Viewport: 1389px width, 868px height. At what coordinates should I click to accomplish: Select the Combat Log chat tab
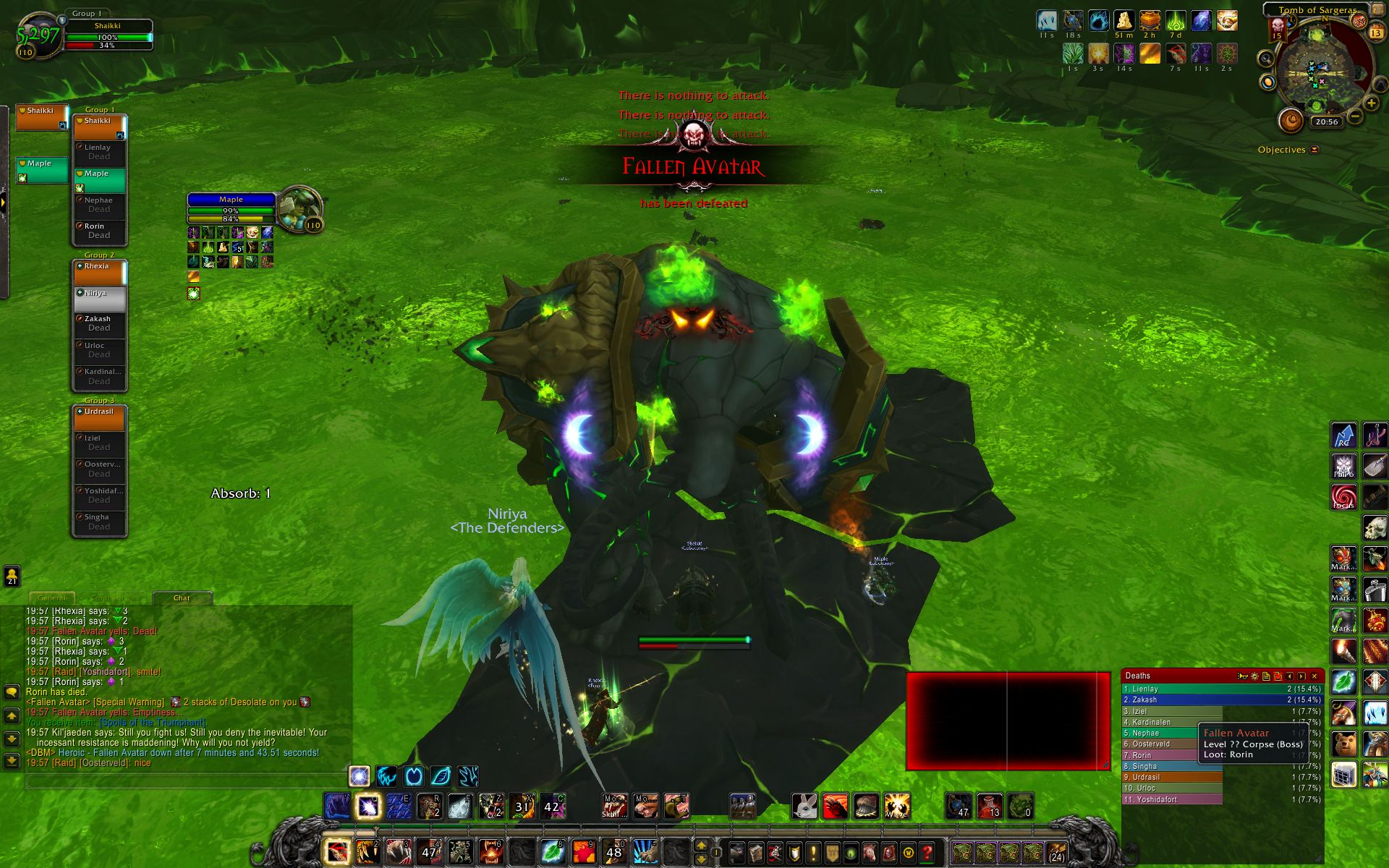(114, 599)
